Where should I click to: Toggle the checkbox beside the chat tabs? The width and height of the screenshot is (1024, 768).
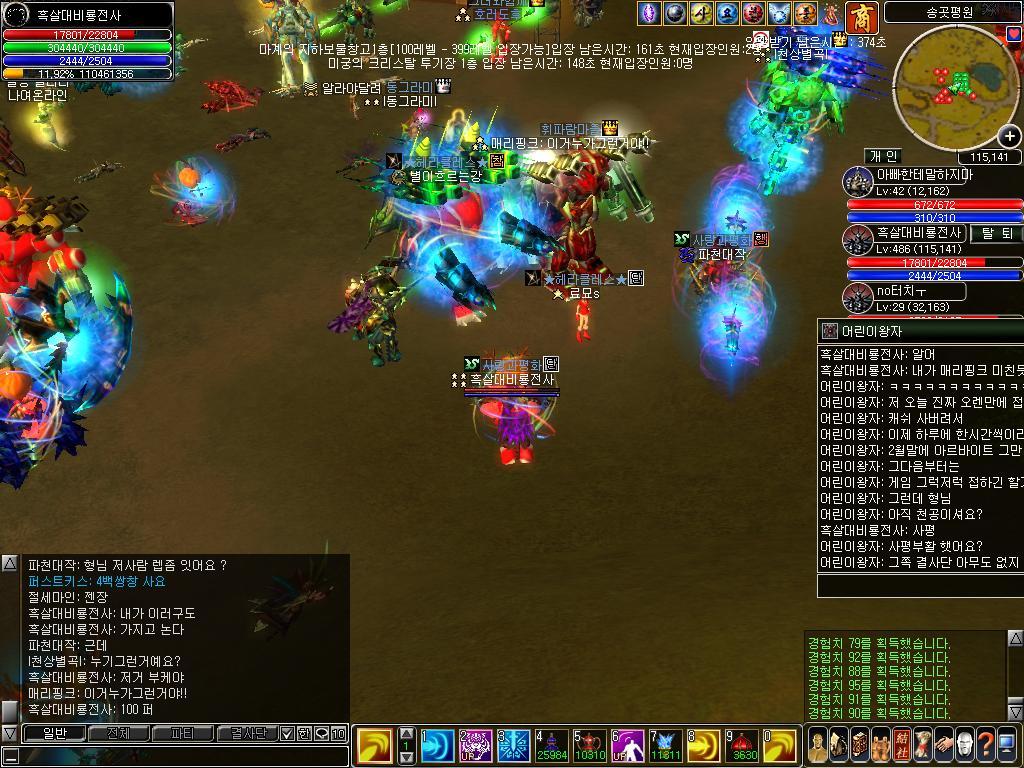click(x=287, y=733)
